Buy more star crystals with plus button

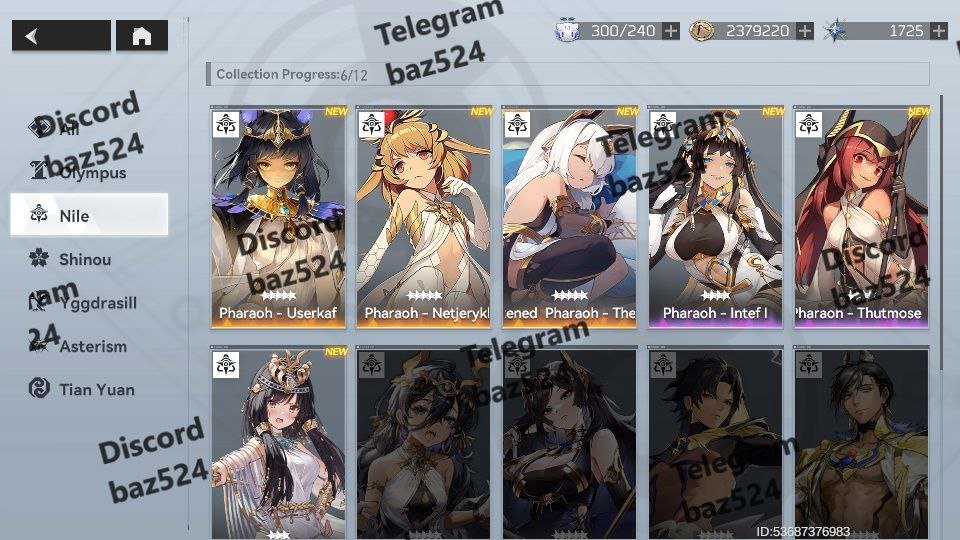pos(938,31)
